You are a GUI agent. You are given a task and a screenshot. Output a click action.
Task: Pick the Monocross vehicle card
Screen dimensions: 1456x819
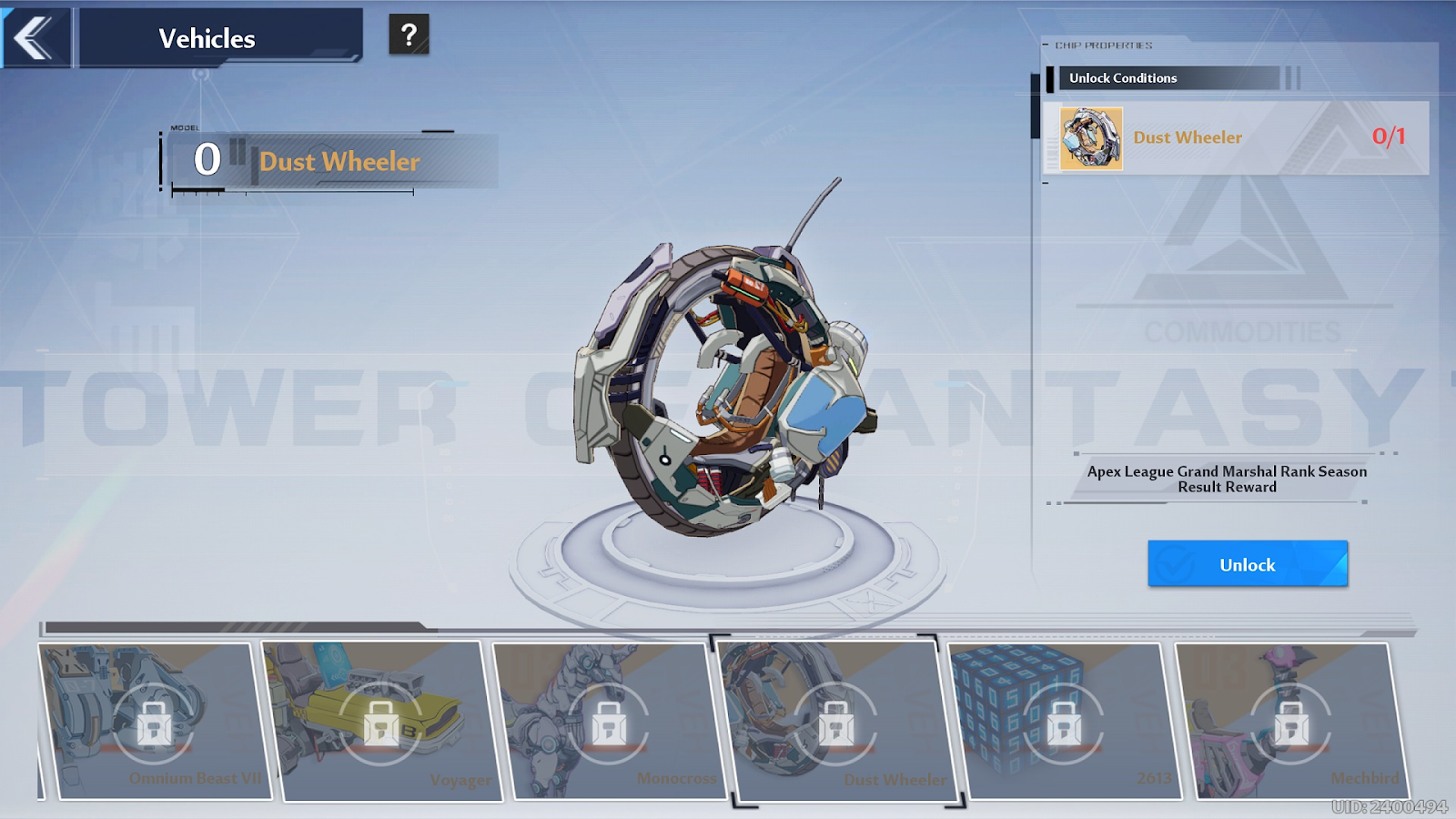pos(608,721)
